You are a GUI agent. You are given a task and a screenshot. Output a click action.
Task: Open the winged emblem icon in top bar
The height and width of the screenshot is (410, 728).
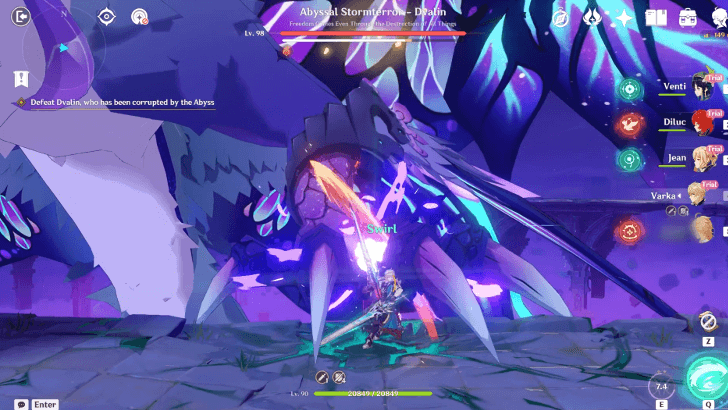593,18
